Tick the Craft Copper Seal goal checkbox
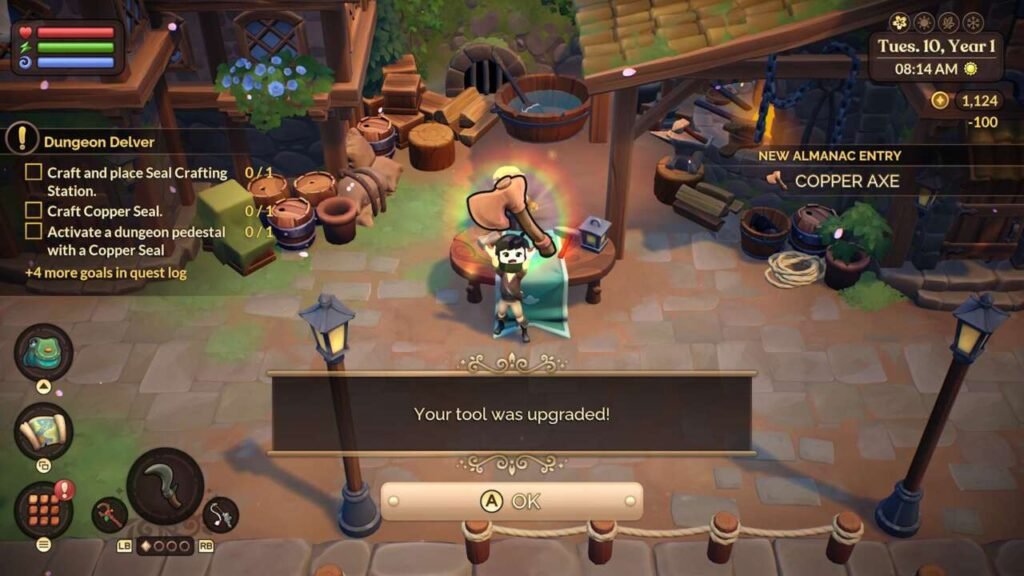 click(33, 211)
